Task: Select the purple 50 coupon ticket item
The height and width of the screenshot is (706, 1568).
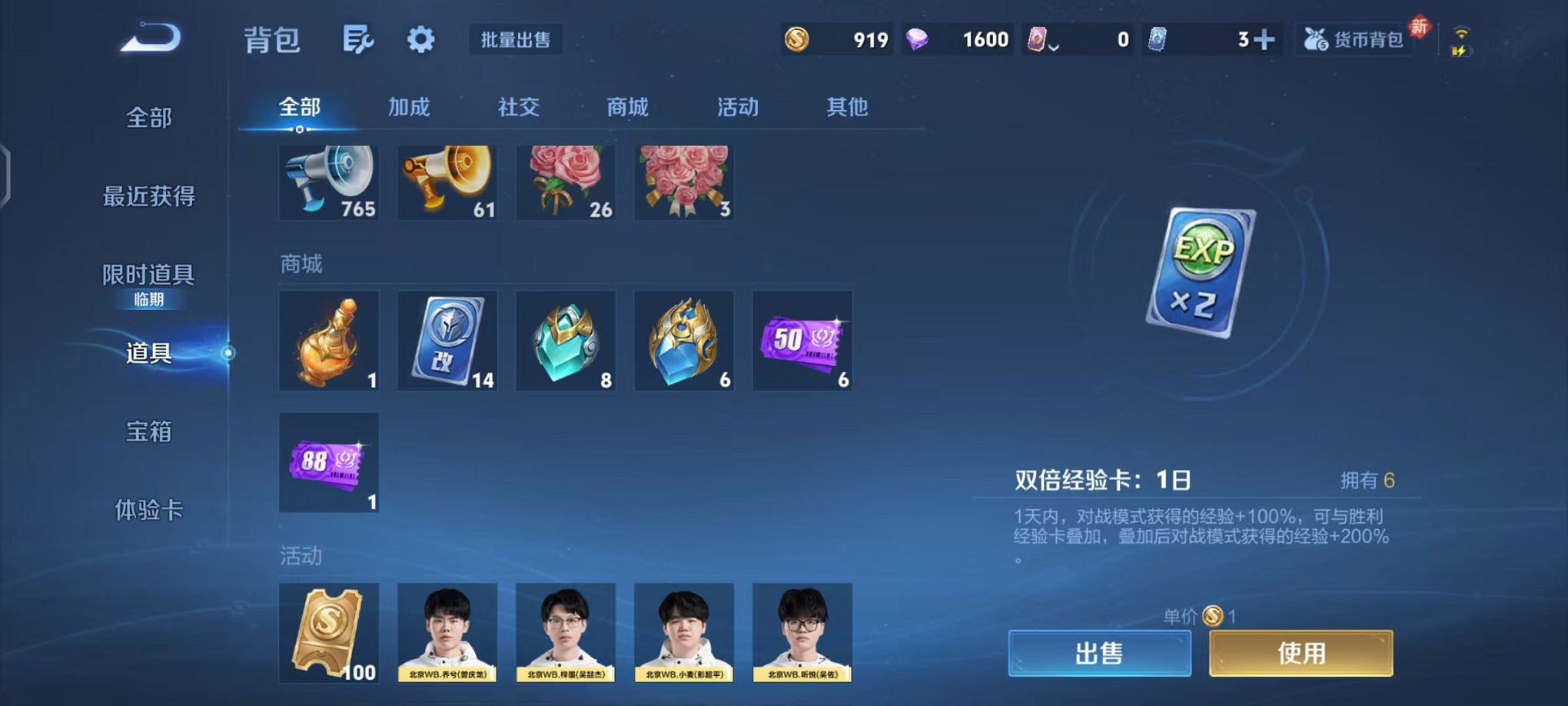Action: (x=802, y=341)
